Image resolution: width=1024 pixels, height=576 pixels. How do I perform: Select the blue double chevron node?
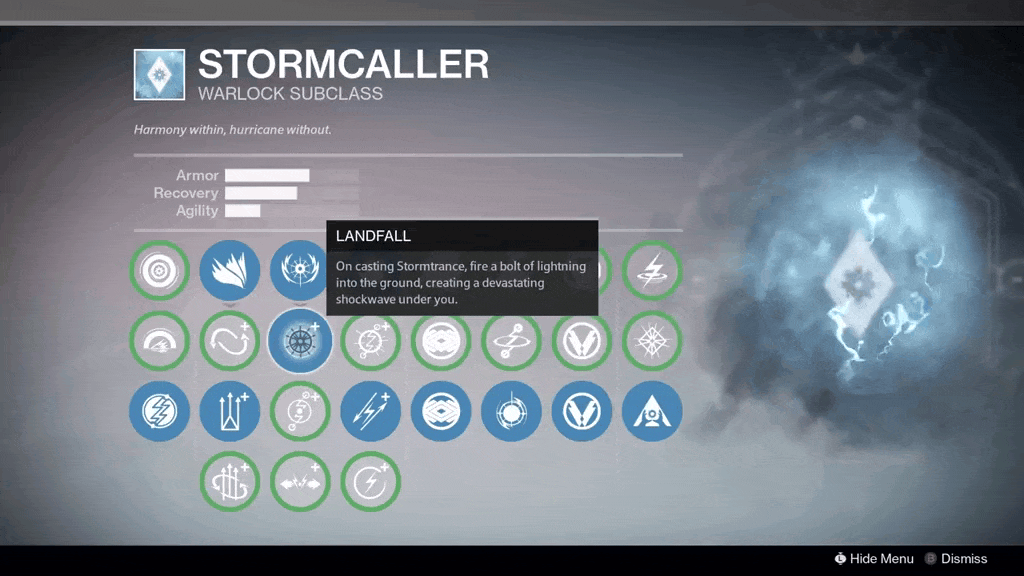pos(581,411)
